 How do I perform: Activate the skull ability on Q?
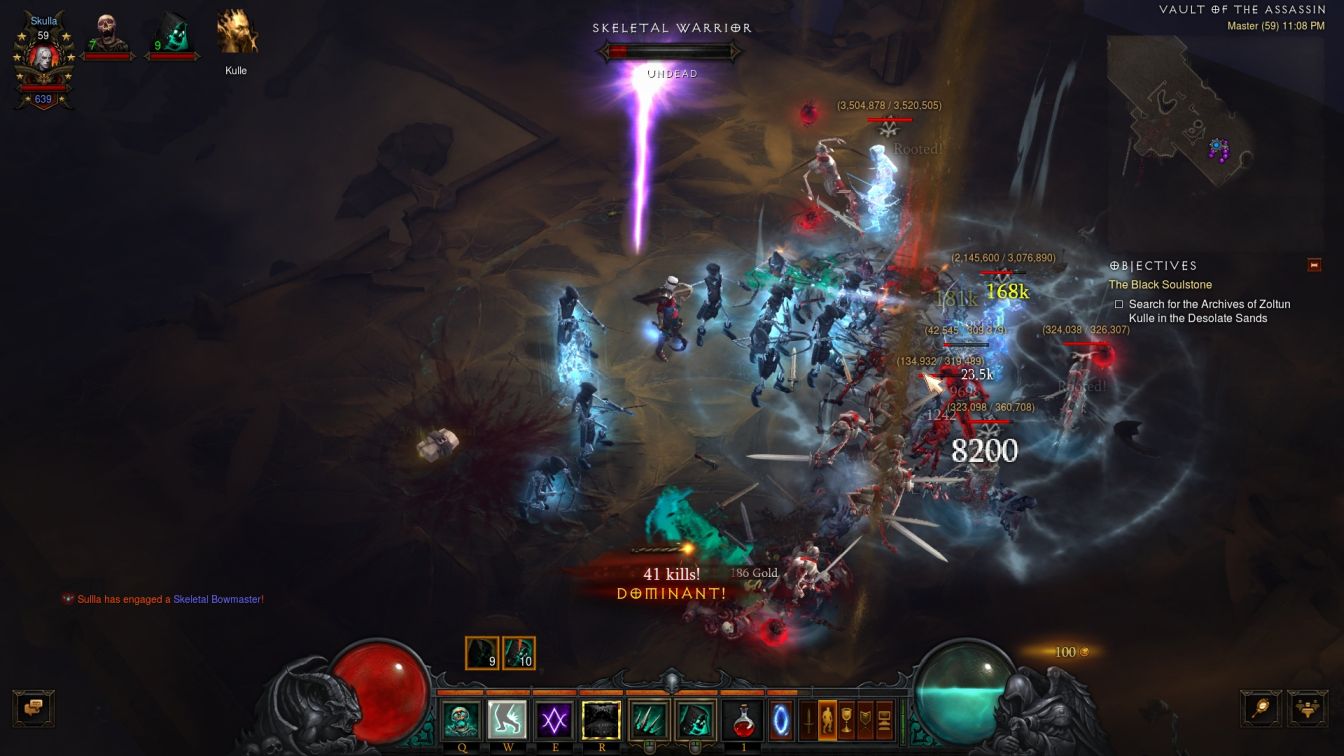coord(461,720)
